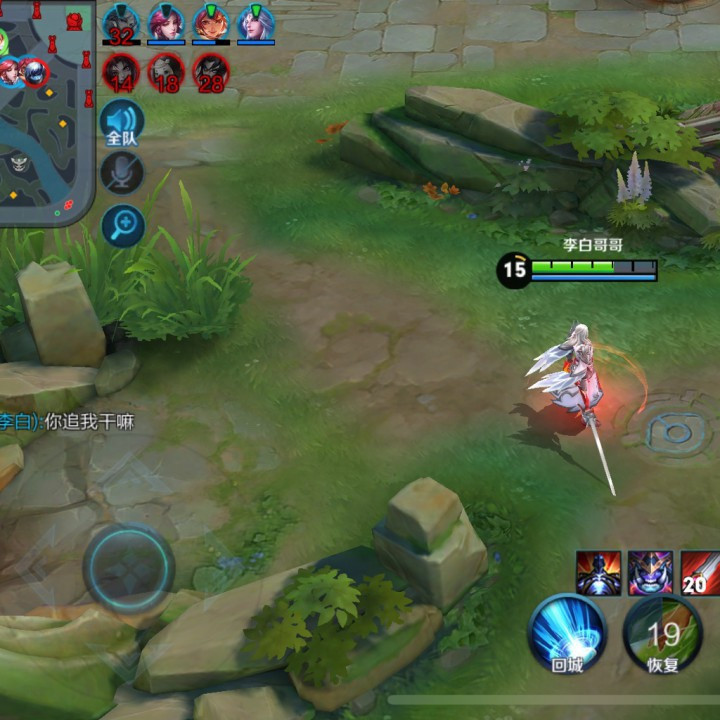Select the armored knight item icon
The width and height of the screenshot is (720, 720).
[x=598, y=572]
